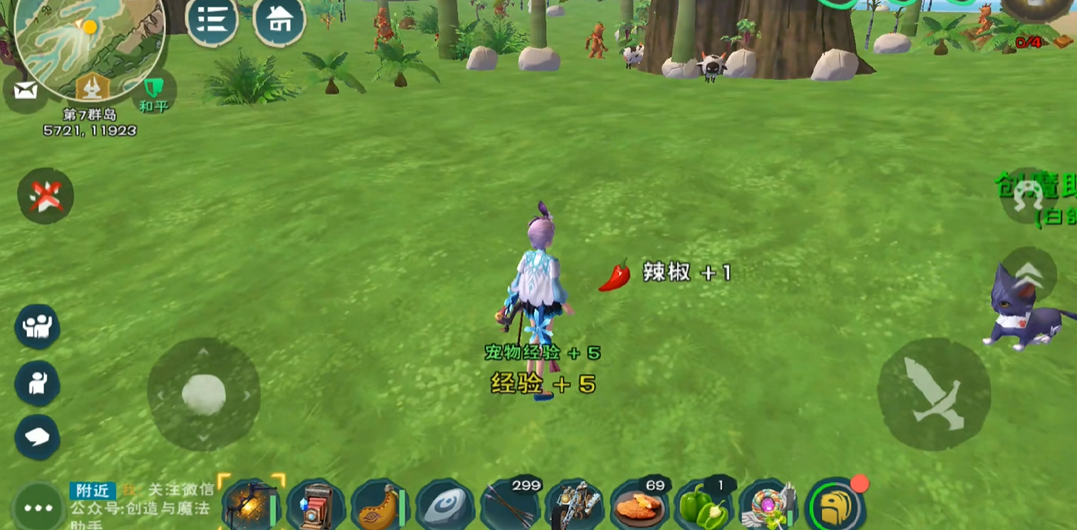This screenshot has width=1077, height=530.
Task: Select the cooked food slot showing 69
Action: tap(640, 506)
